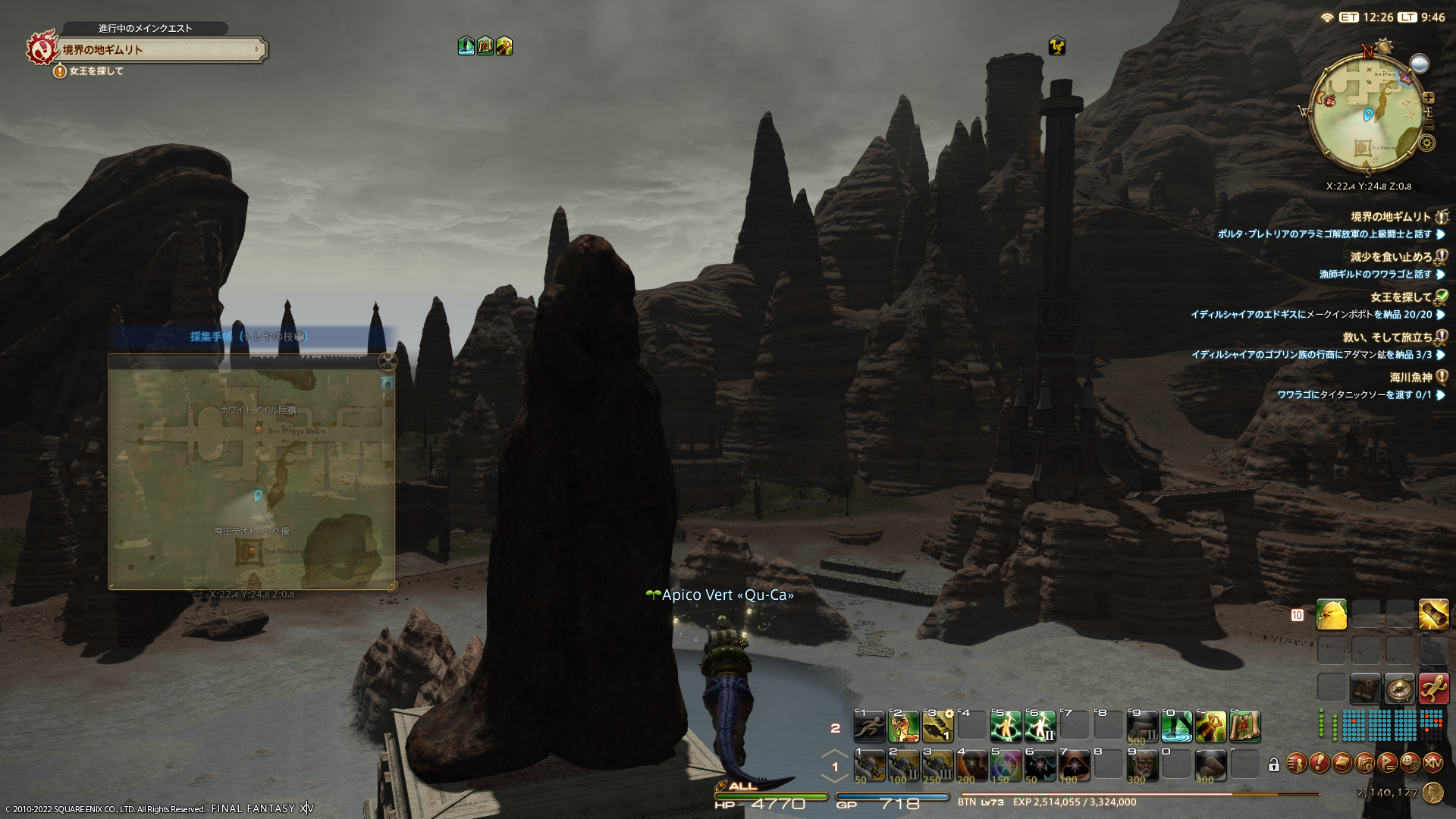This screenshot has height=819, width=1456.
Task: Select the 海川魚神 quest entry
Action: pos(1410,378)
